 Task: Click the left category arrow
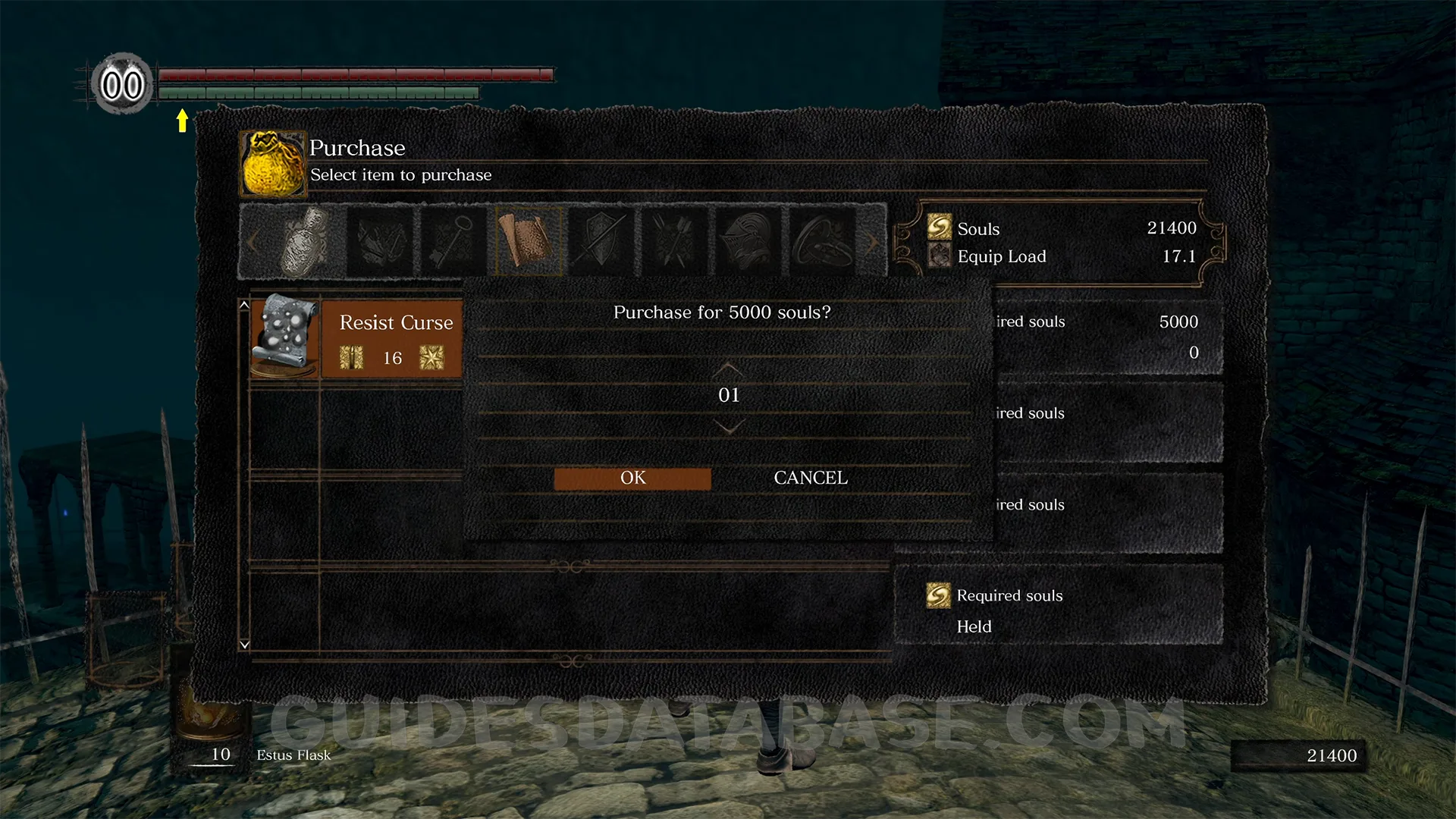point(253,242)
